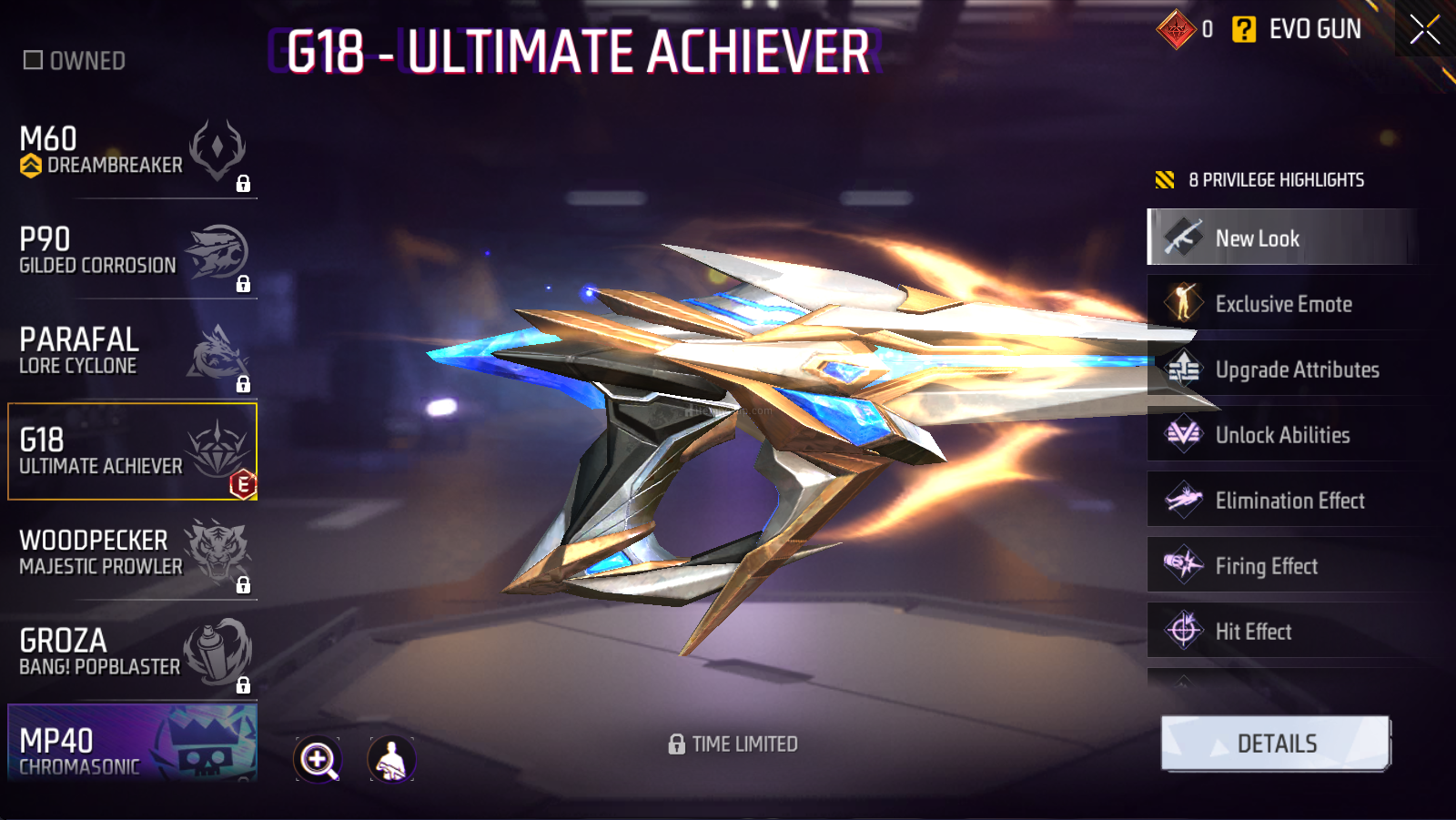The image size is (1456, 820).
Task: Show the New Look privilege
Action: 1281,238
